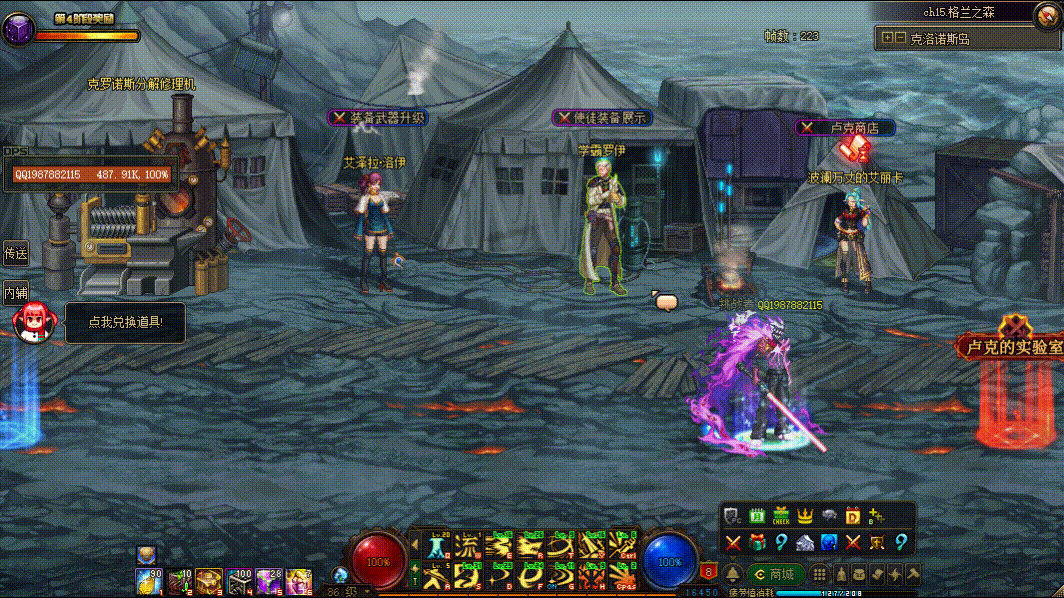Open the grid menu button
The height and width of the screenshot is (598, 1064).
point(819,574)
